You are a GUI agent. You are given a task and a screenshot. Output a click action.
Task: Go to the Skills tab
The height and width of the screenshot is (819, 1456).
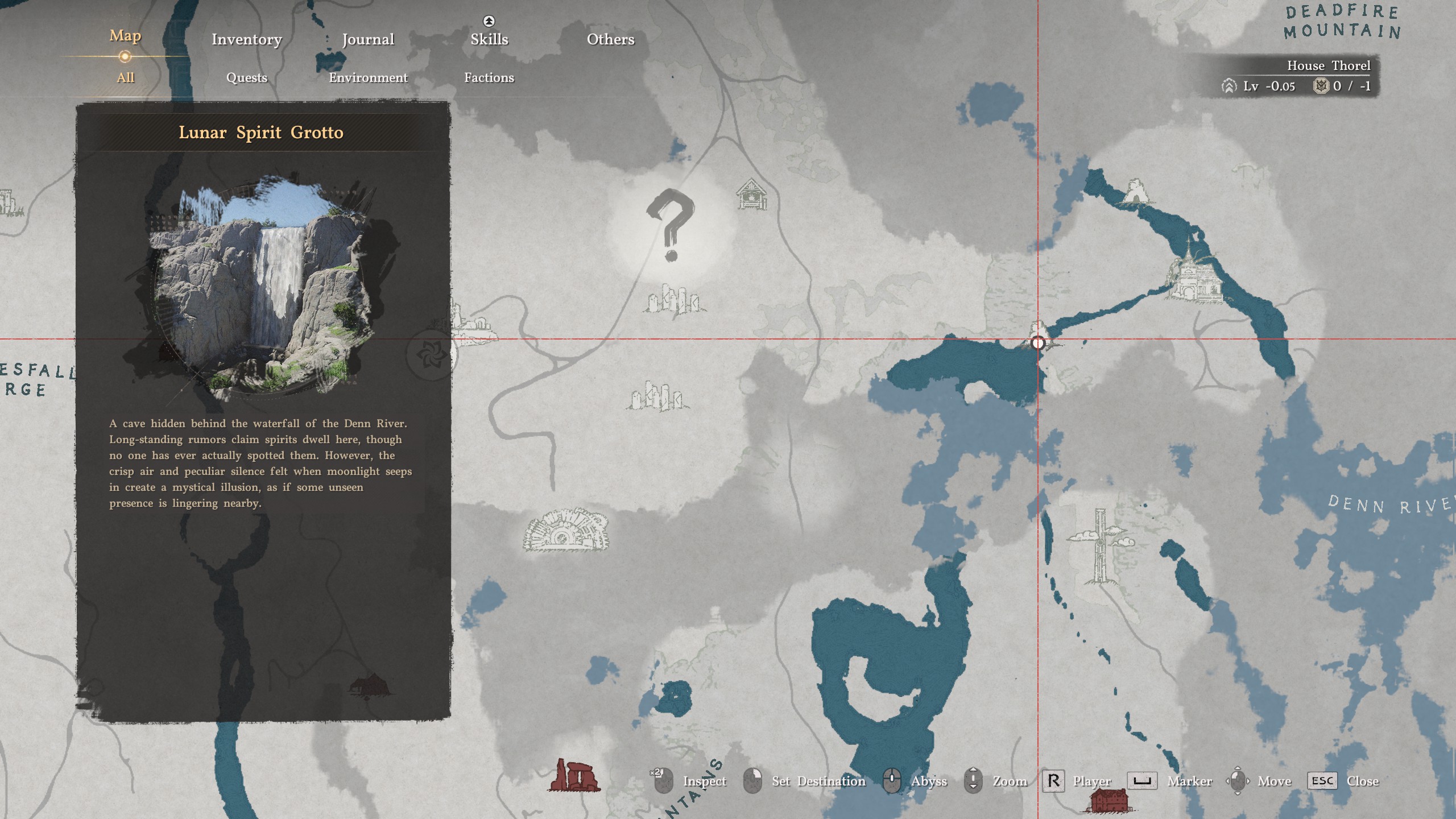tap(489, 39)
